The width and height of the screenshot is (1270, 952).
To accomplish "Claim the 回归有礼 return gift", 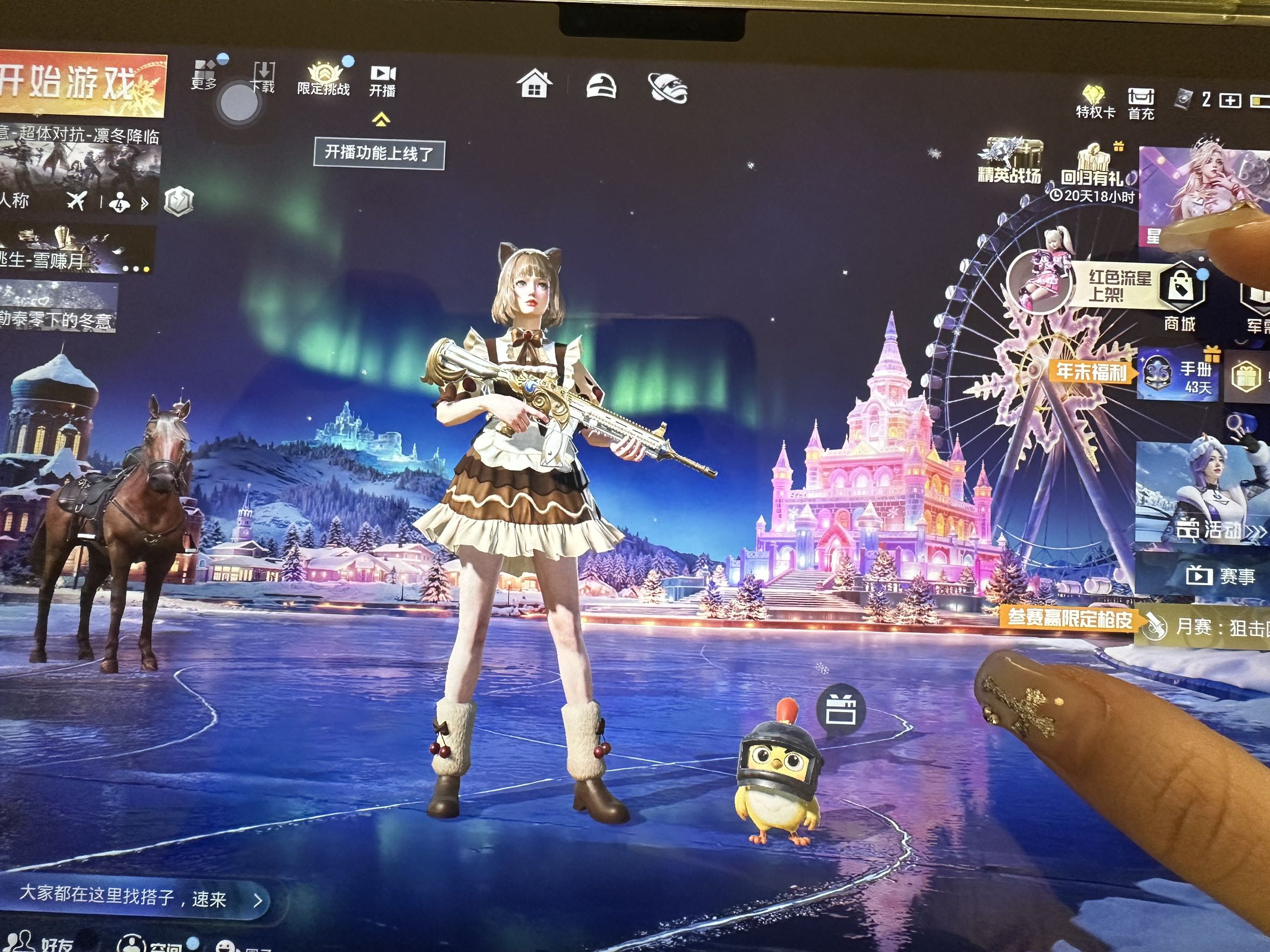I will click(x=1092, y=170).
